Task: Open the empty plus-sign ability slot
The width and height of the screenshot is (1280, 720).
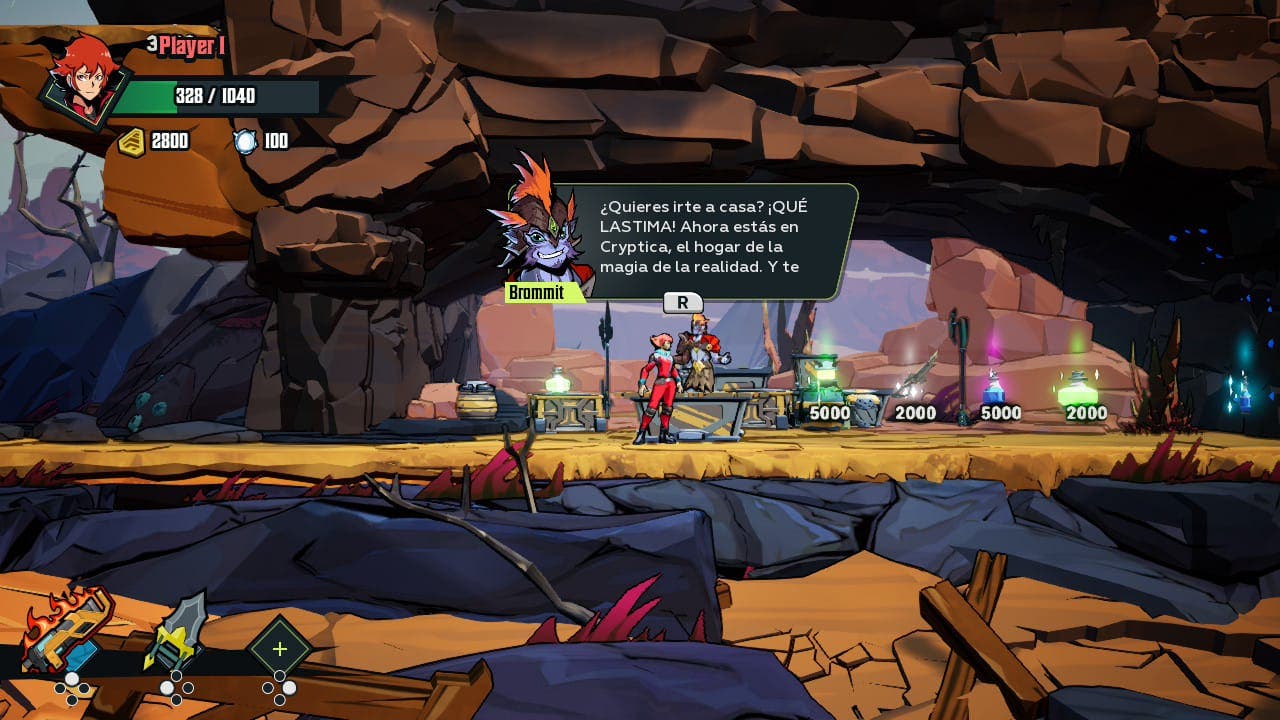Action: (x=279, y=649)
